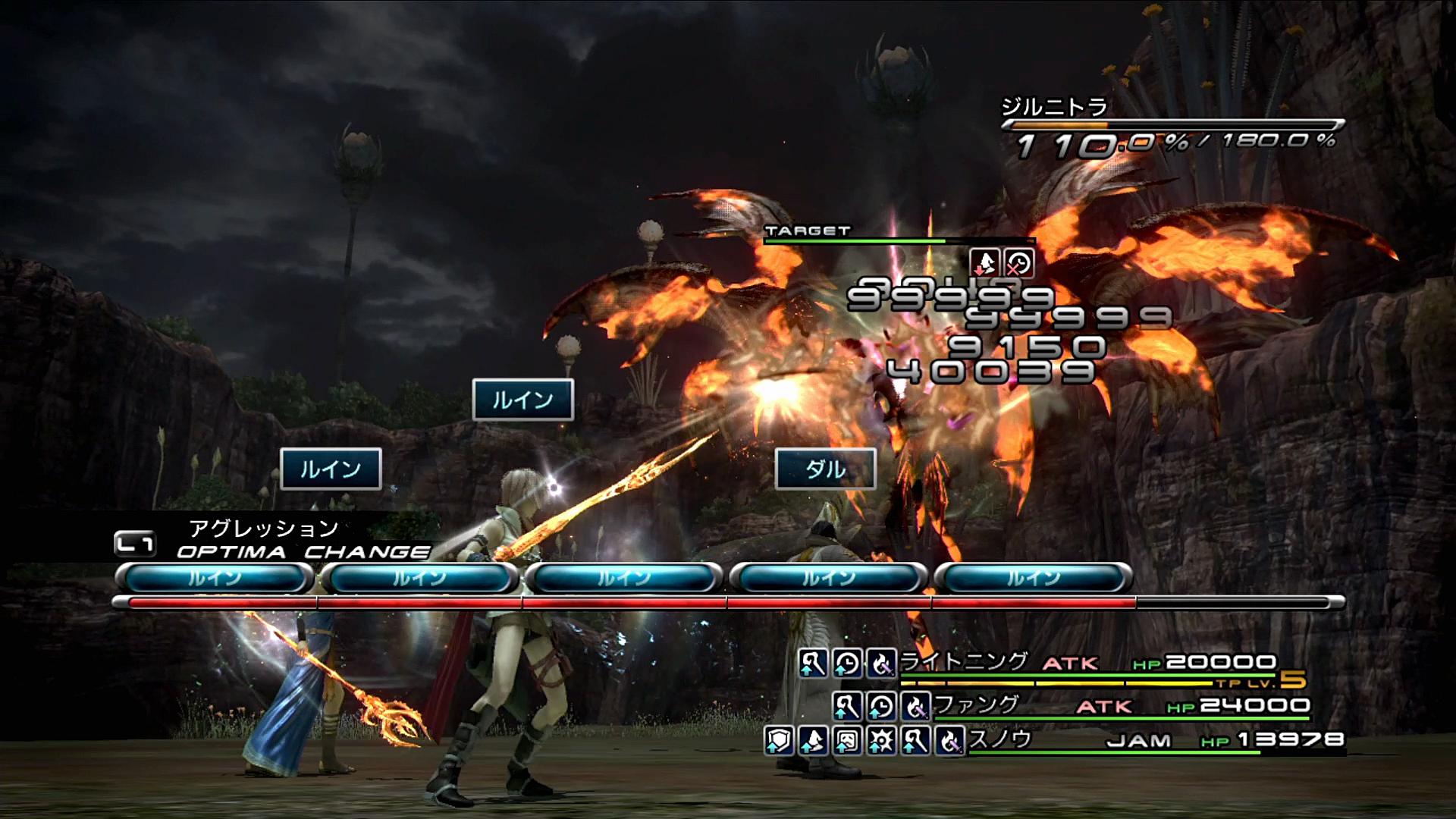Pick ファング in the party list
The height and width of the screenshot is (819, 1456).
pos(977,705)
